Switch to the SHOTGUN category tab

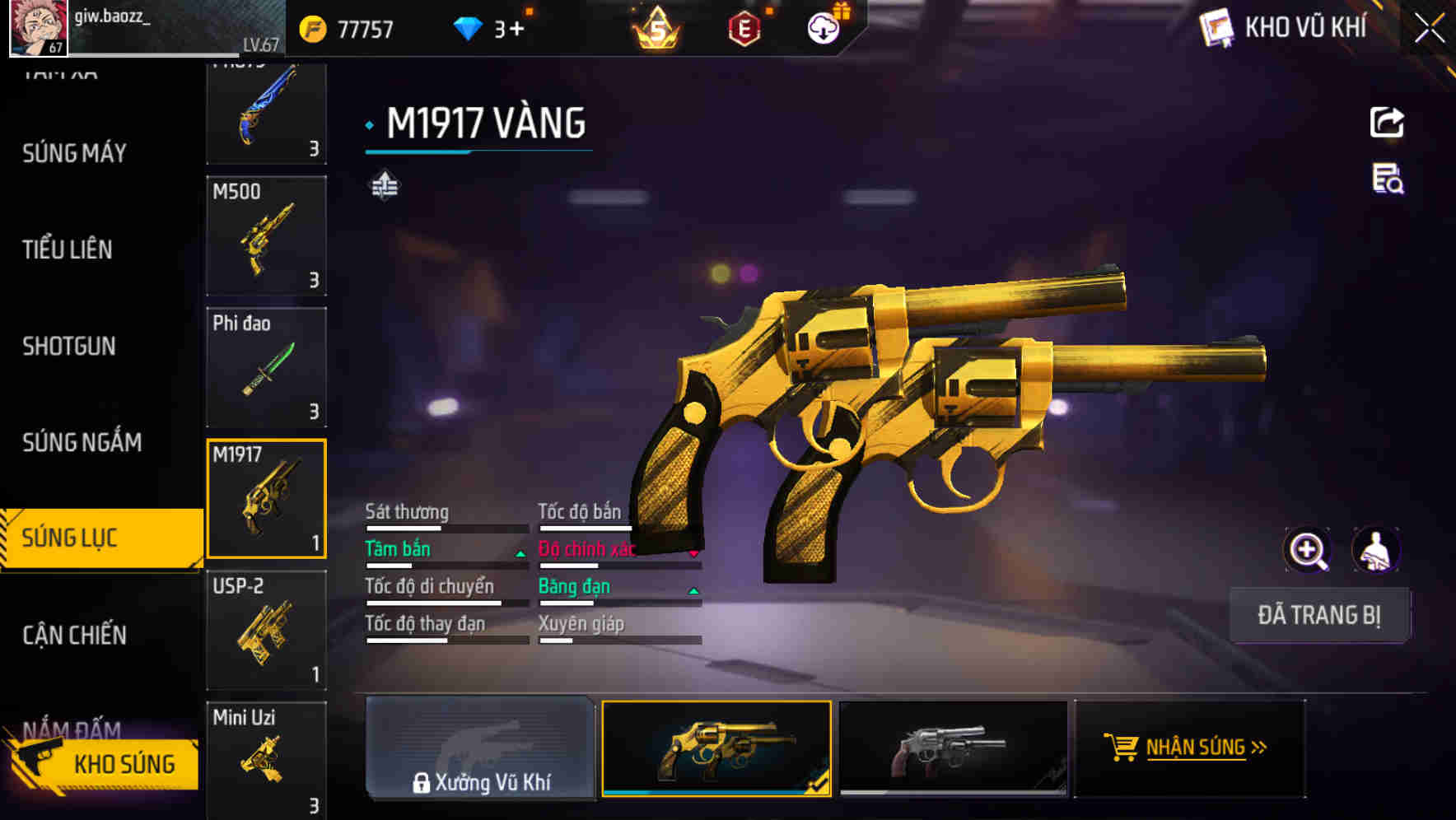point(69,347)
